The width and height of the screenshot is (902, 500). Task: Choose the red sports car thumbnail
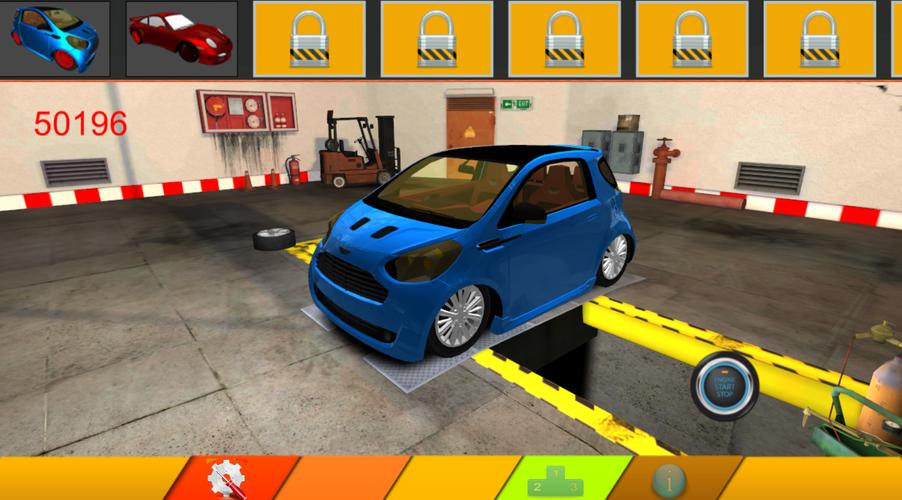181,38
